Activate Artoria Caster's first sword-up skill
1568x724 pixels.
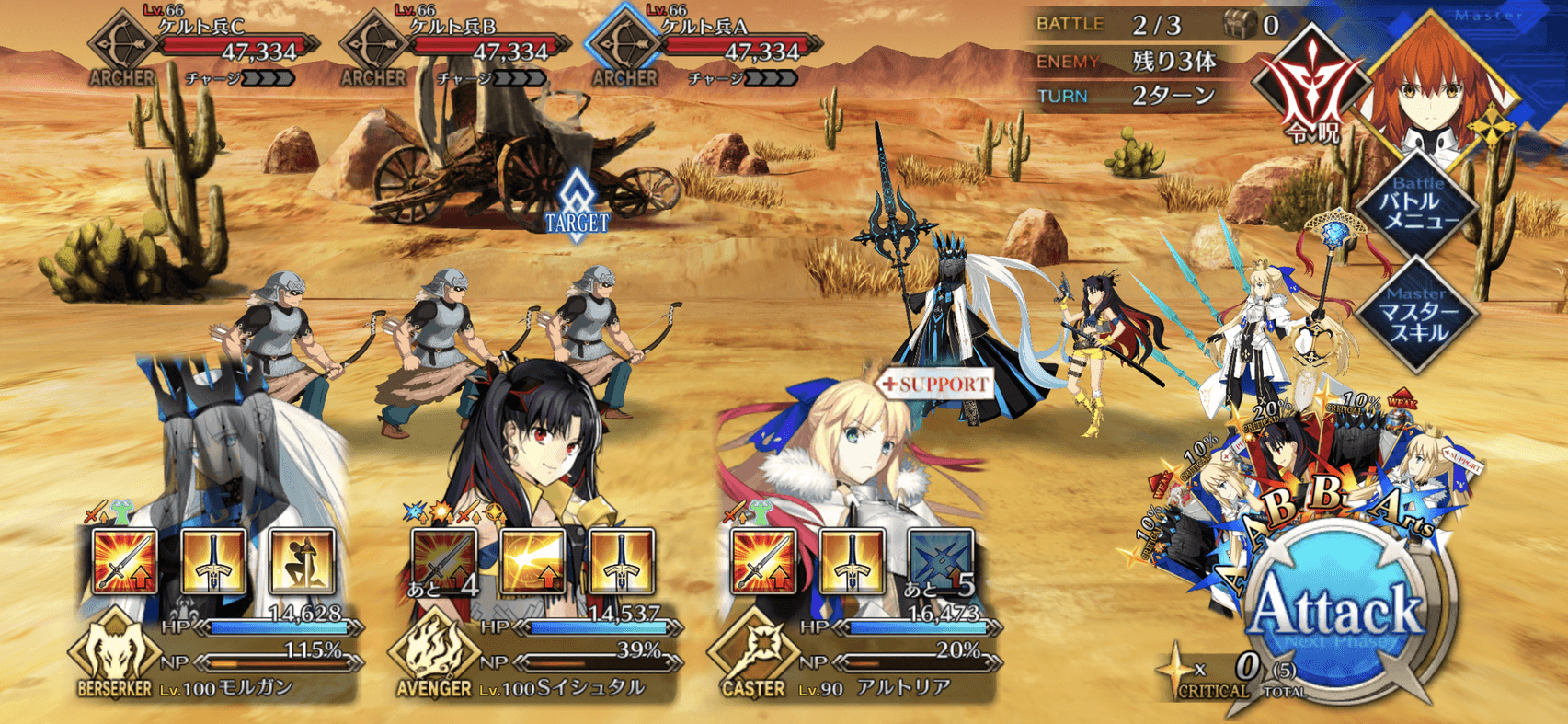[x=763, y=560]
